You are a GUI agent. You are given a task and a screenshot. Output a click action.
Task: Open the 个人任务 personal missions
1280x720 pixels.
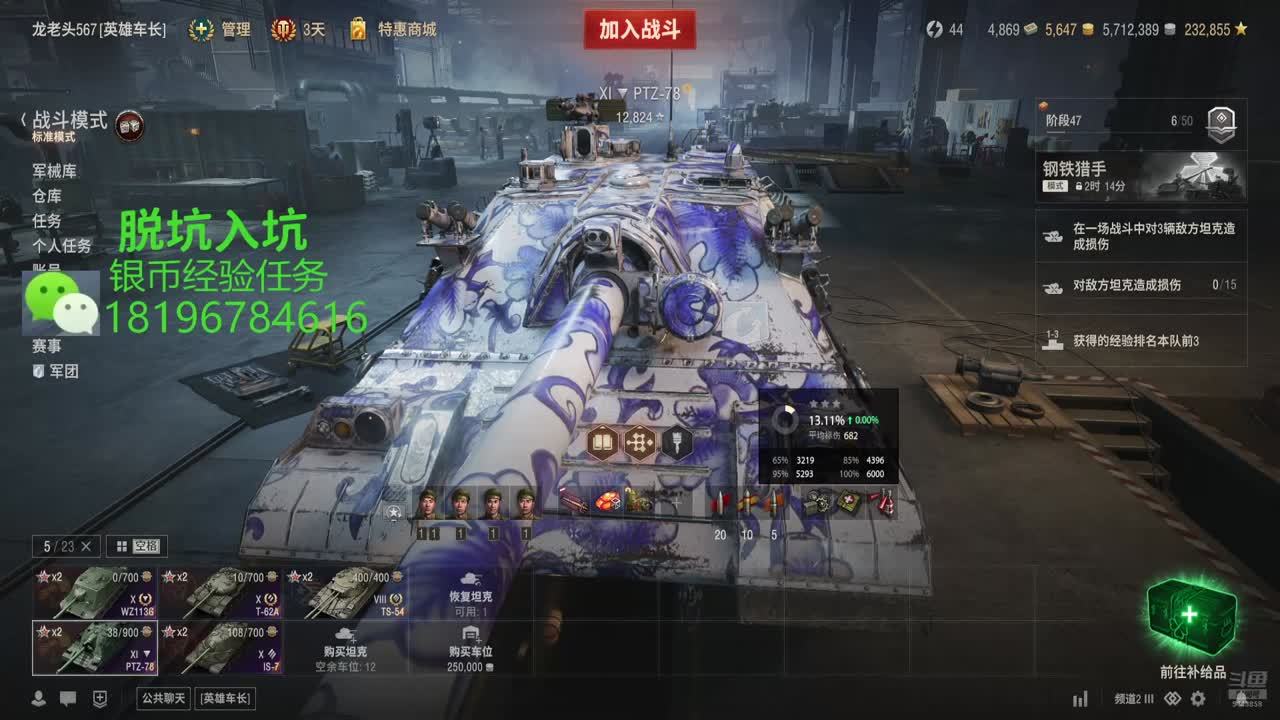point(61,245)
